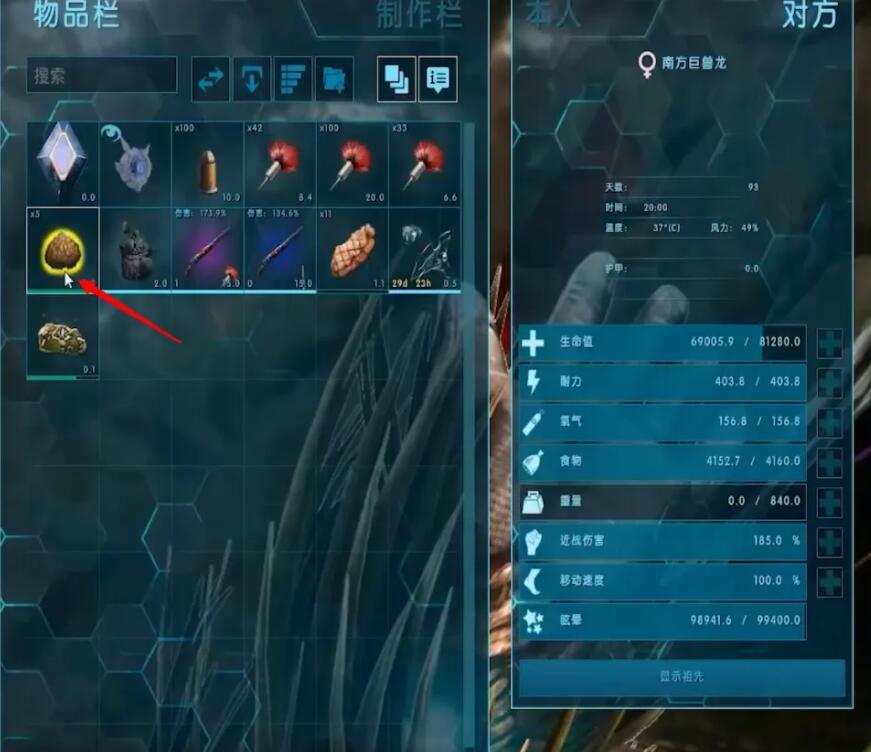Image resolution: width=871 pixels, height=752 pixels.
Task: Select the x42 red tranquilizer dart slot
Action: pos(280,163)
